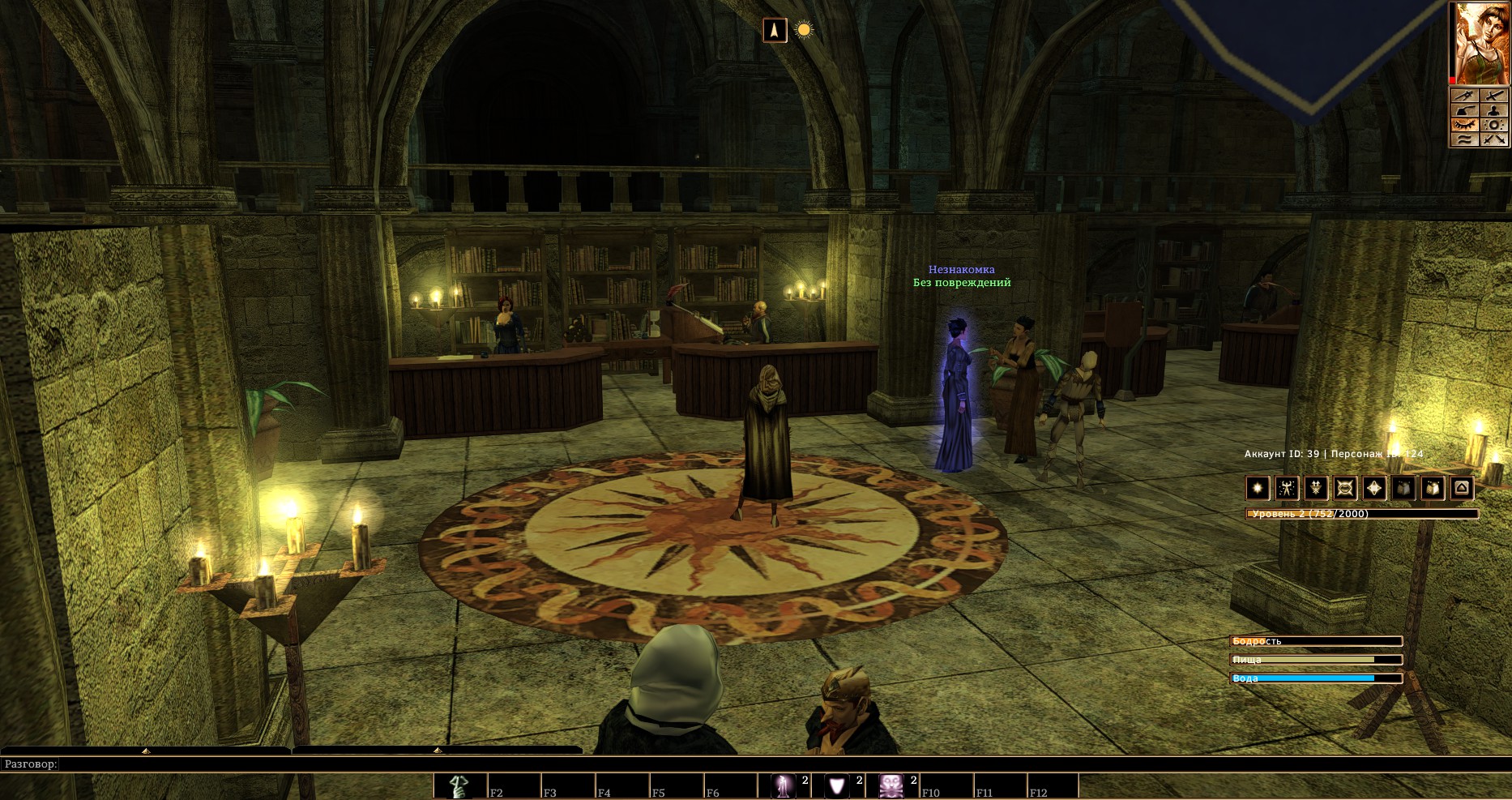Click the wavy lines button under portrait
Image resolution: width=1512 pixels, height=800 pixels.
pyautogui.click(x=1463, y=139)
